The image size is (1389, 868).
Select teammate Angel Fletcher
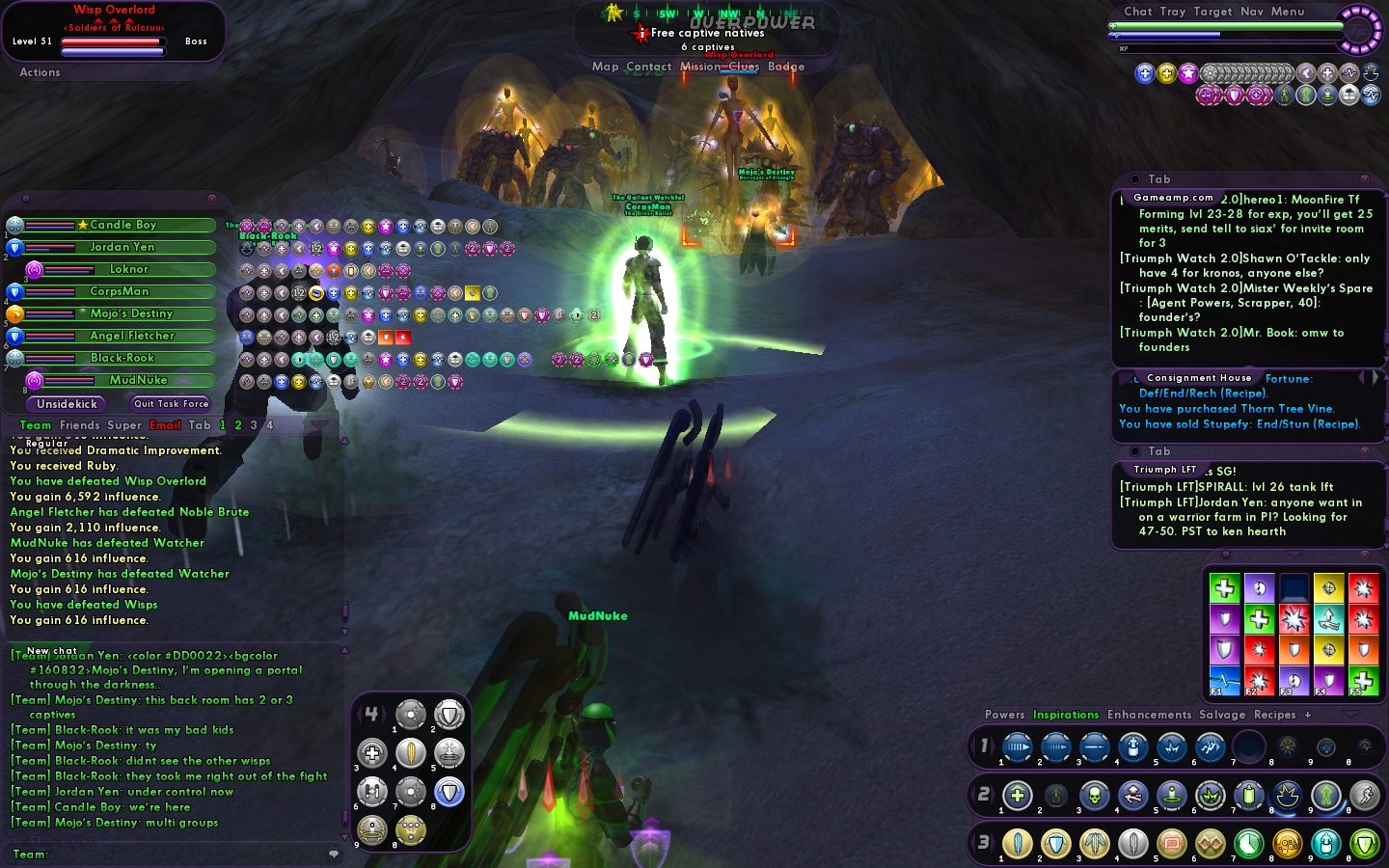[x=132, y=336]
